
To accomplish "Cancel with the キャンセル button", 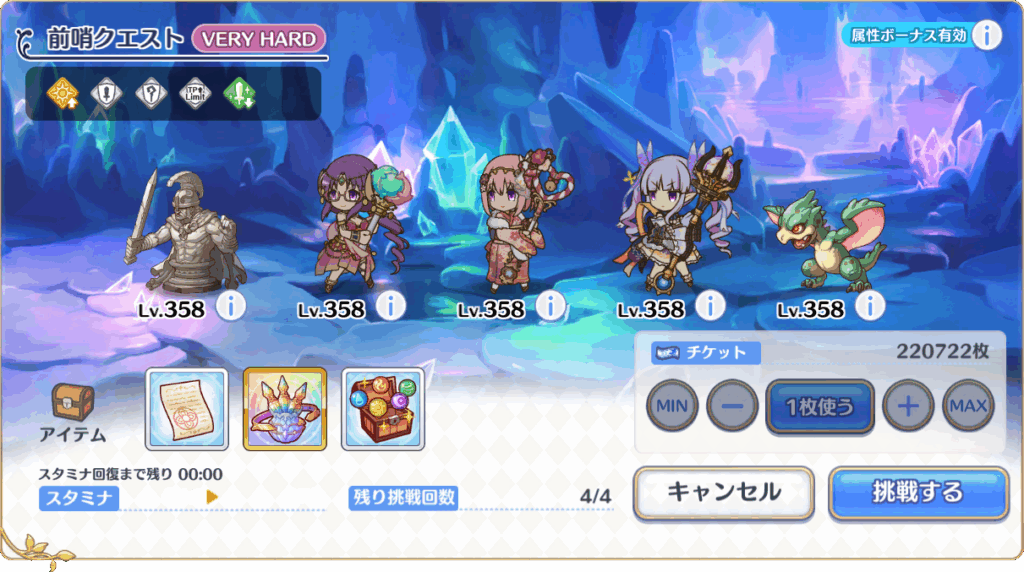I will coord(723,493).
